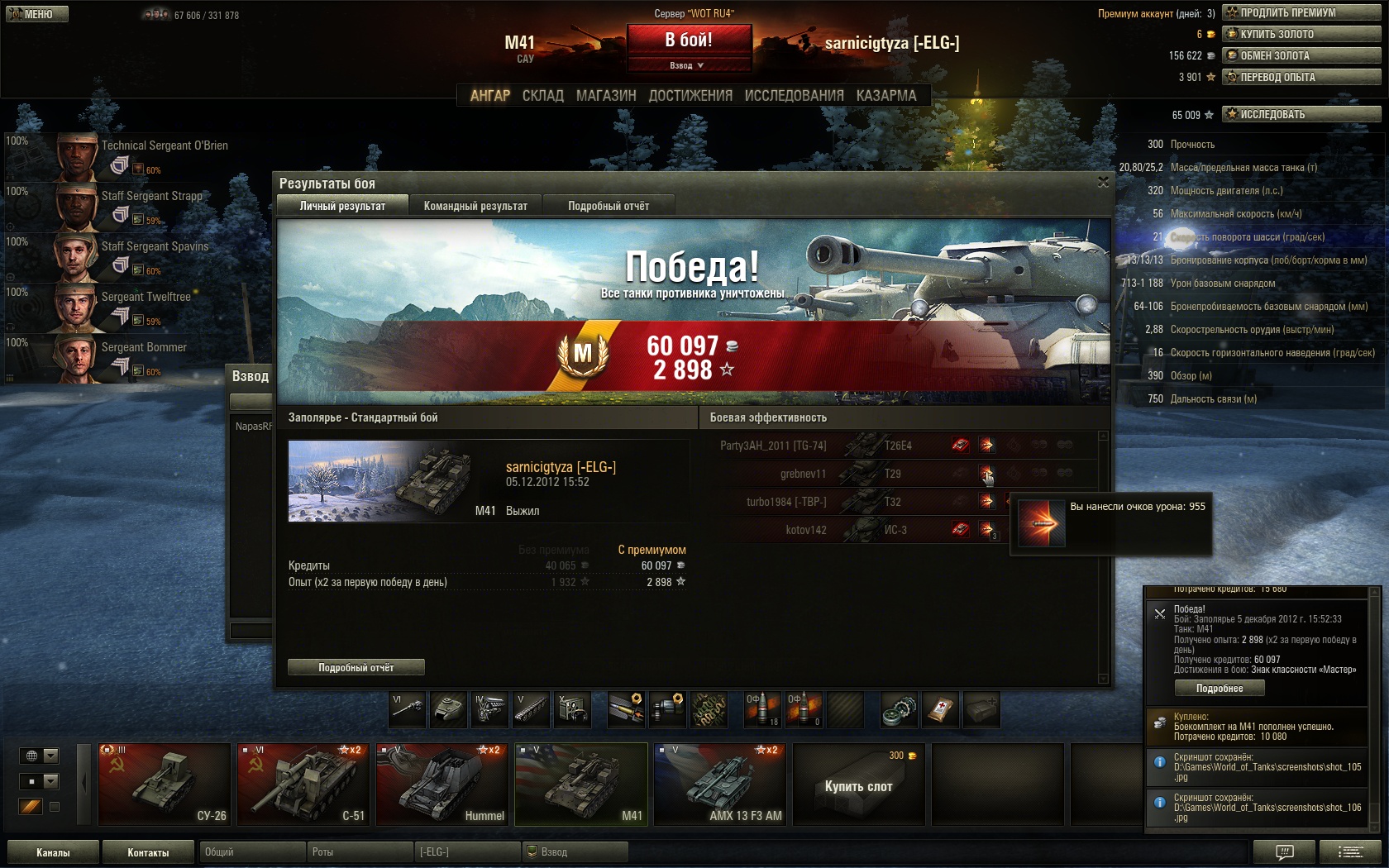This screenshot has height=868, width=1389.
Task: Start battle with the В бой! button
Action: (x=689, y=40)
